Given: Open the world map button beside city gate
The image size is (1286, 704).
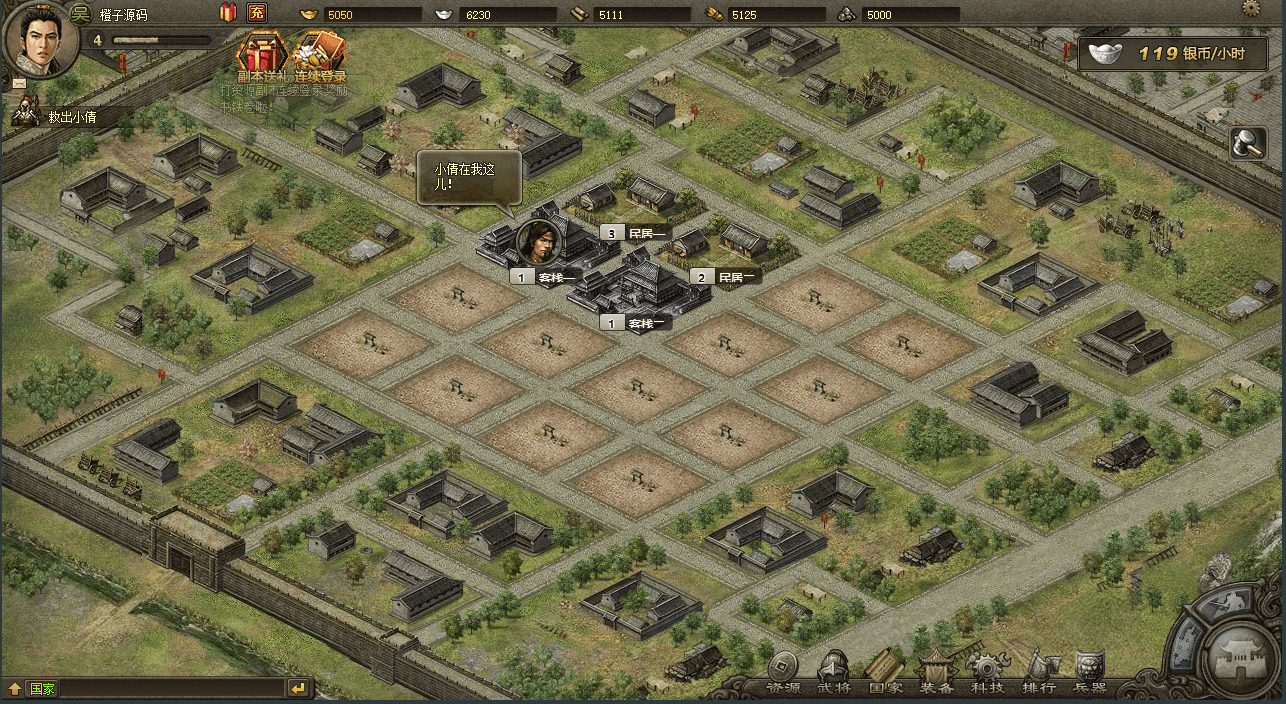Looking at the screenshot, I should 1223,603.
